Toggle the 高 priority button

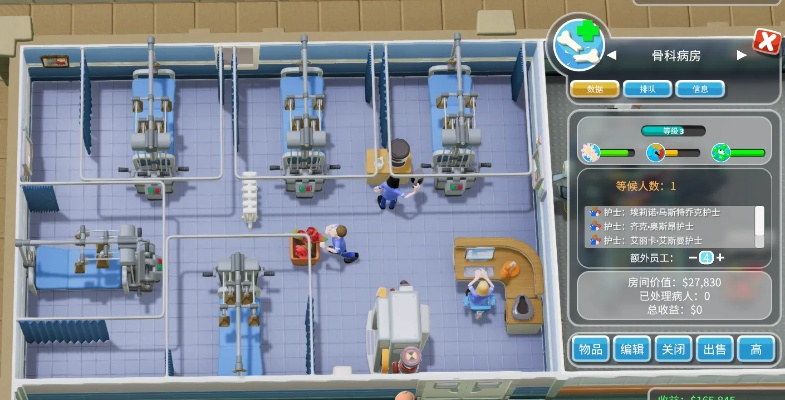point(756,349)
